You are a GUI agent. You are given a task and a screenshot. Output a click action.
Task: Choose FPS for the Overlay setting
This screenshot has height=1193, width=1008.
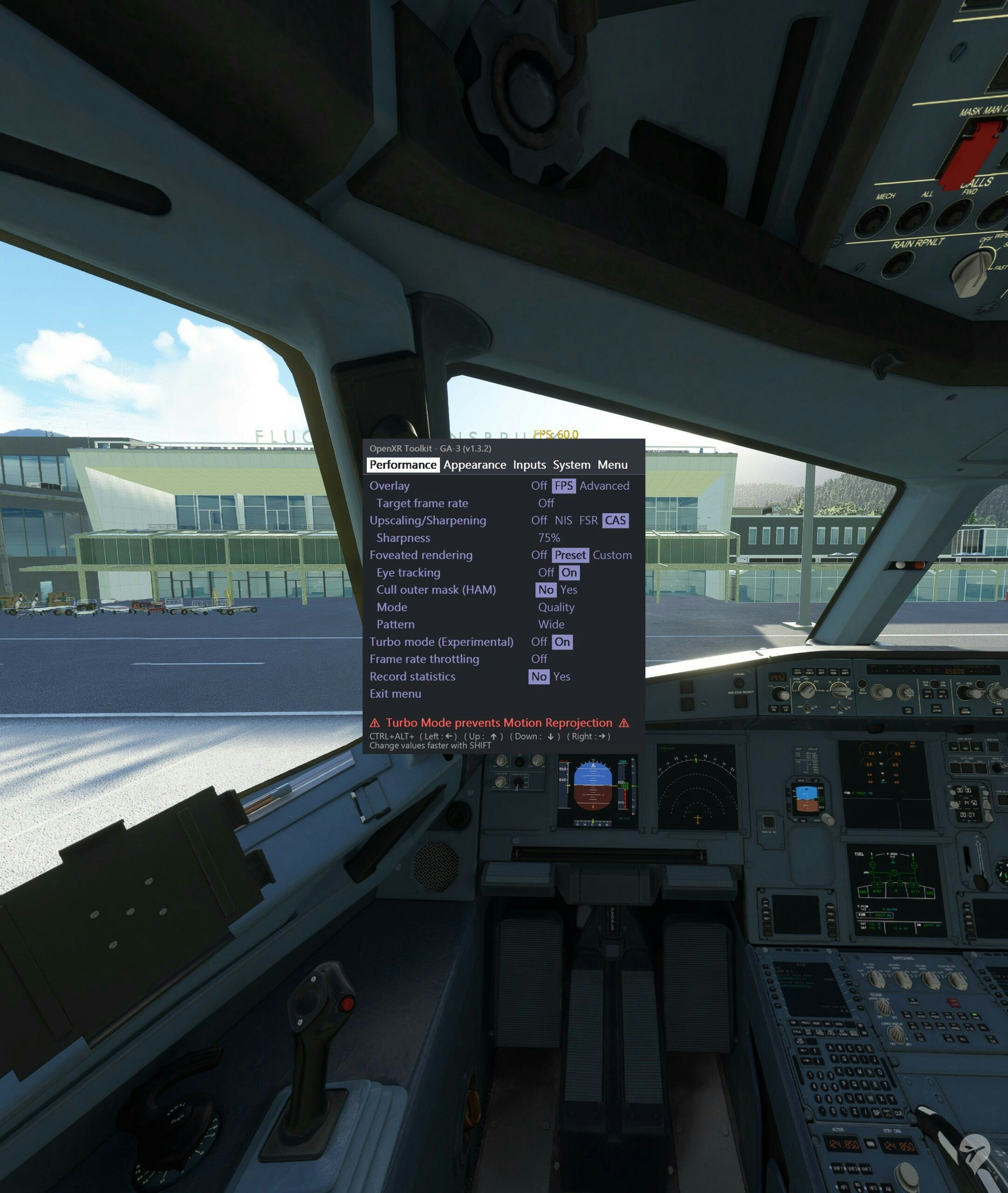coord(563,486)
